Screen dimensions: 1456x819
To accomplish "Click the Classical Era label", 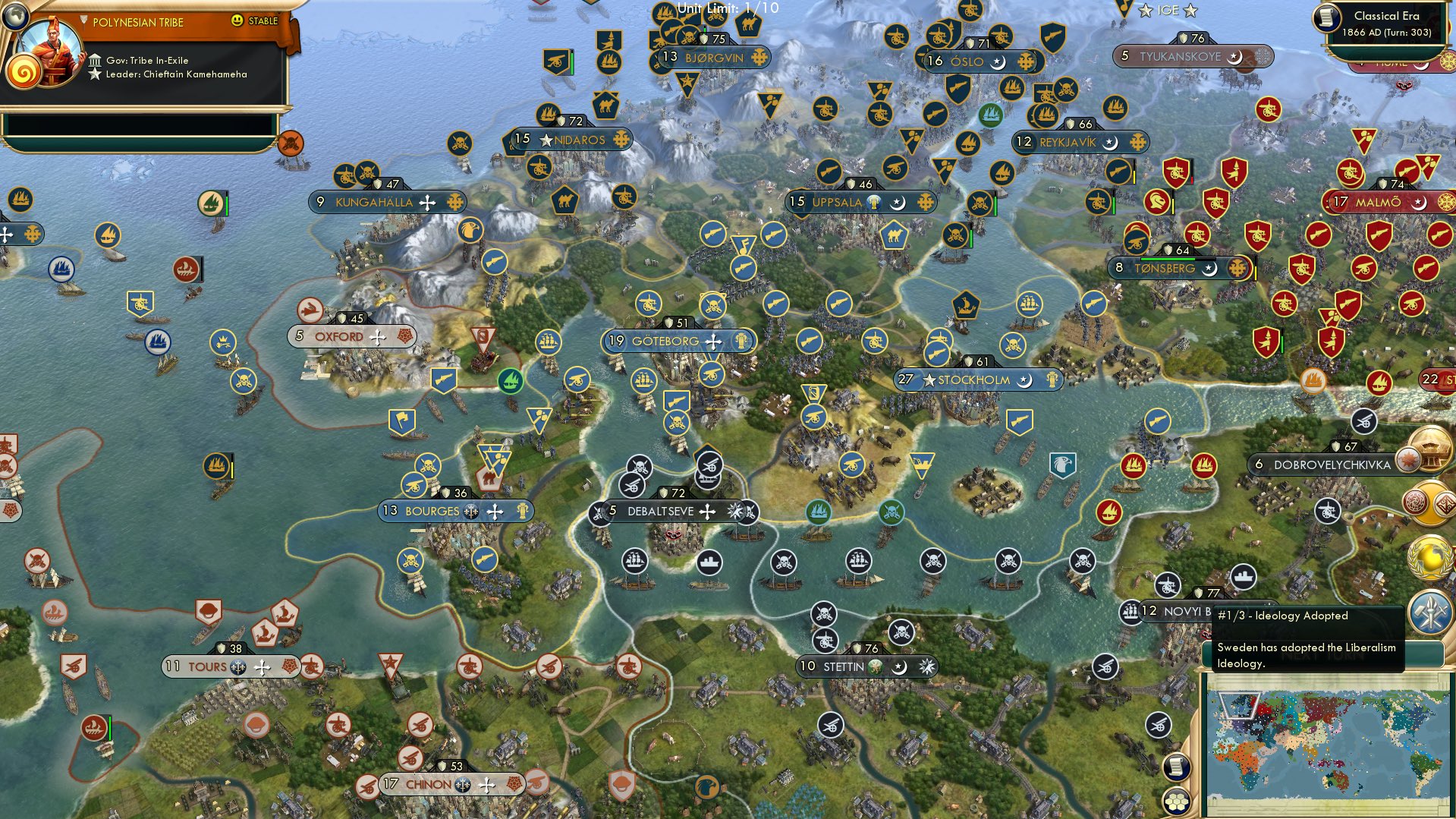I will tap(1387, 15).
